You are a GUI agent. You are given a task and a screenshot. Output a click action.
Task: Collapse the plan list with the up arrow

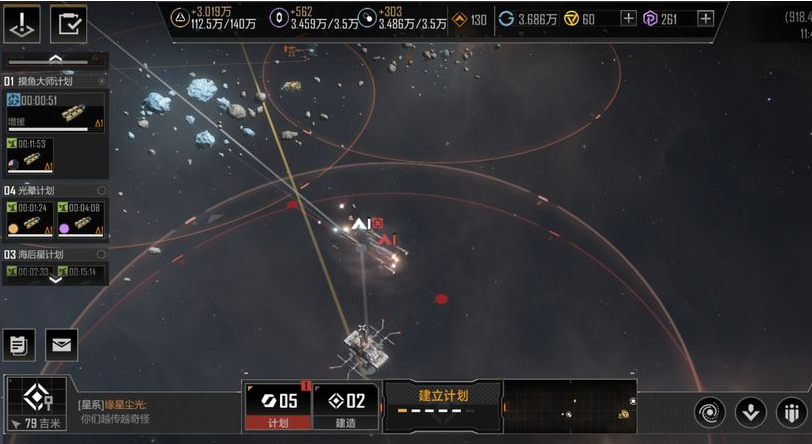(55, 59)
